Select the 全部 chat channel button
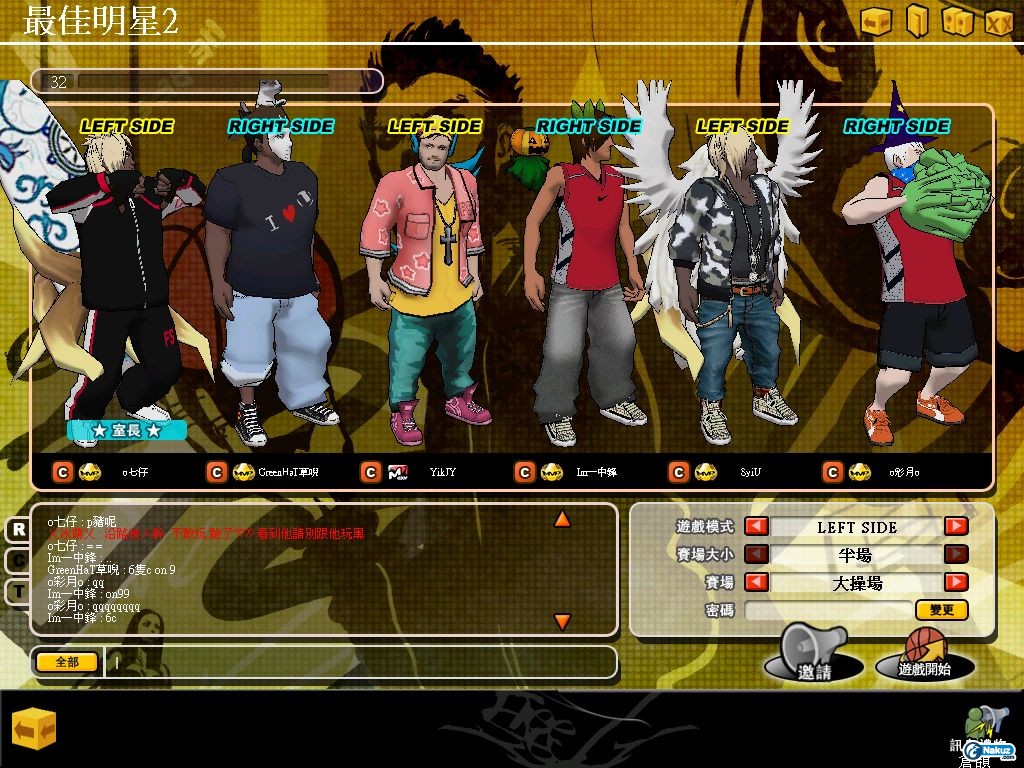 tap(67, 662)
